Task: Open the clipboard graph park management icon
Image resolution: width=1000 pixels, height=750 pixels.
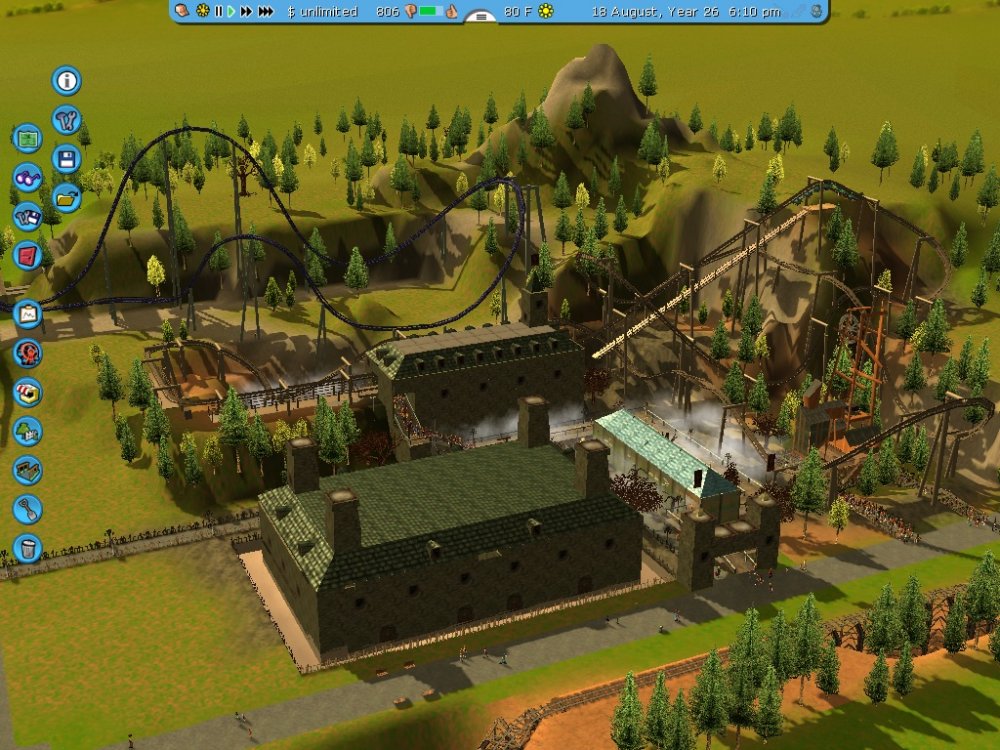Action: pyautogui.click(x=27, y=314)
